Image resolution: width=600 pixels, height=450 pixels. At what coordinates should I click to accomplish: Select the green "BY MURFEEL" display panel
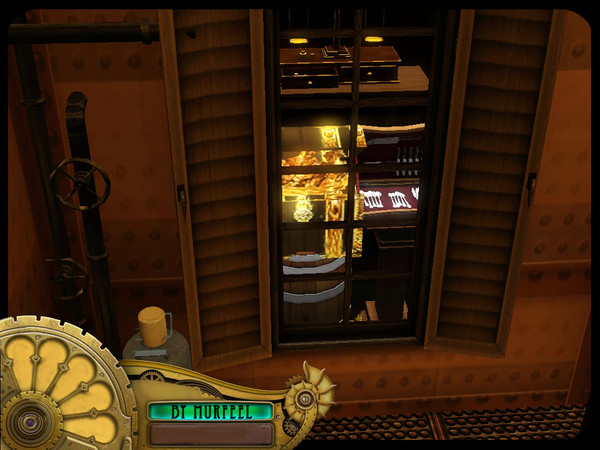point(210,410)
